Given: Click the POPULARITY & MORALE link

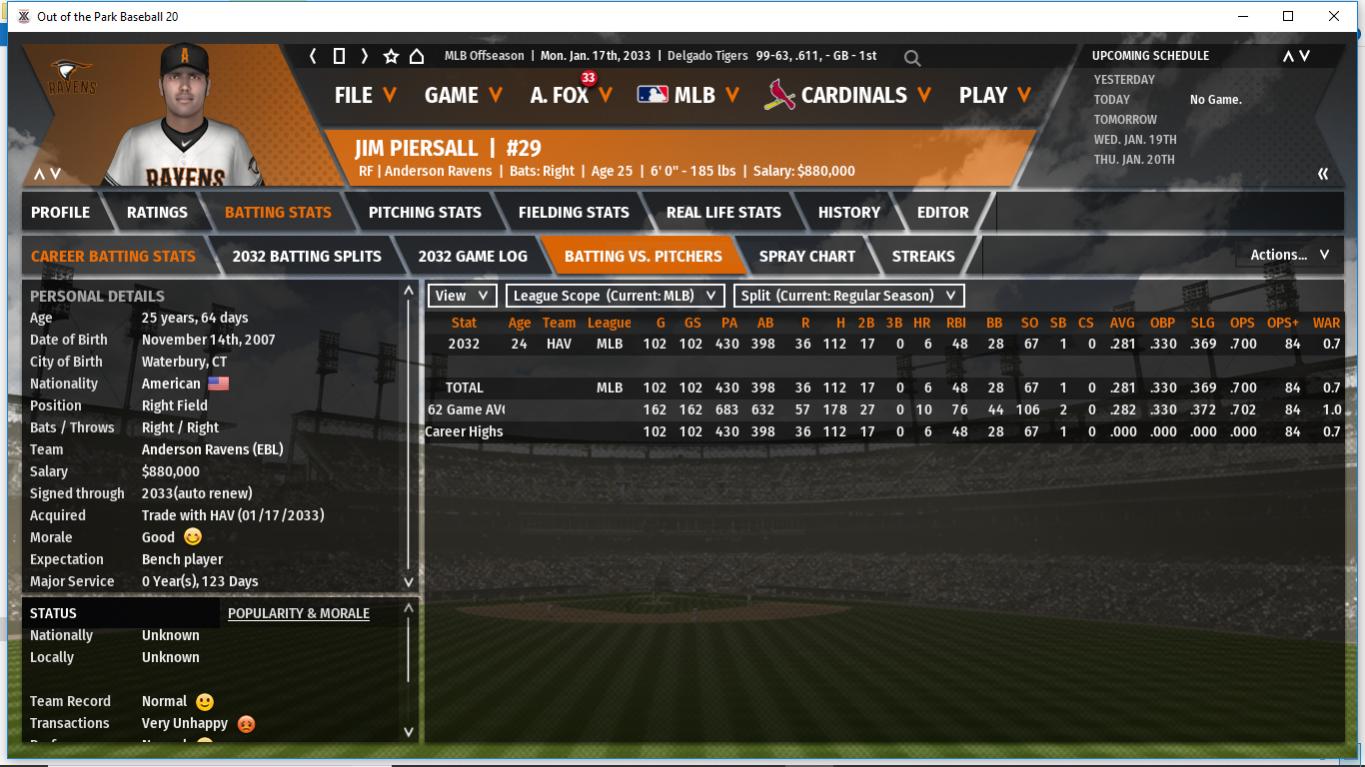Looking at the screenshot, I should (298, 613).
